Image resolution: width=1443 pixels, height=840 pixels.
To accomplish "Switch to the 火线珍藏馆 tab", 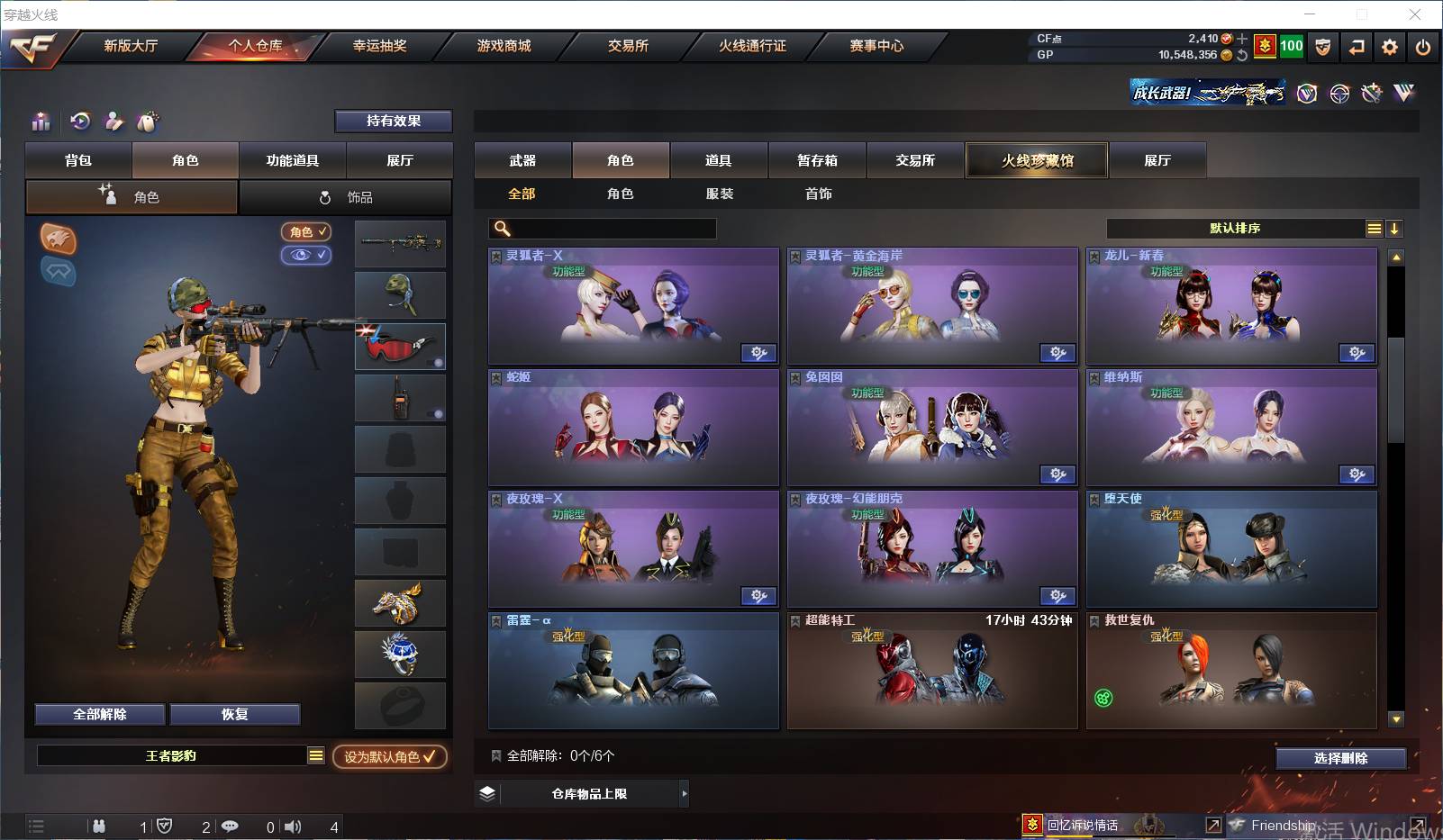I will [1037, 159].
